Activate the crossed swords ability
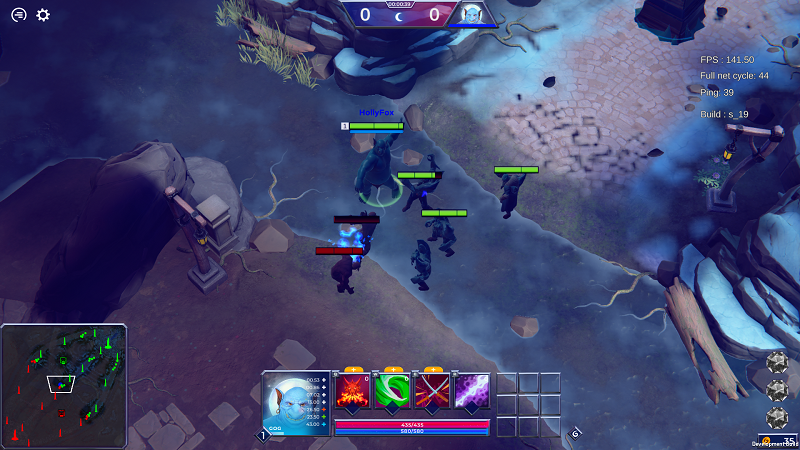Image resolution: width=800 pixels, height=450 pixels. (x=432, y=391)
